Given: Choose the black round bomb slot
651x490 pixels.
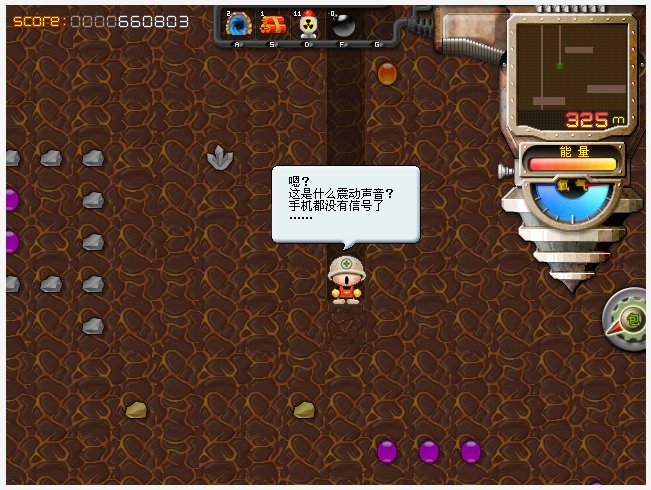Looking at the screenshot, I should 341,26.
